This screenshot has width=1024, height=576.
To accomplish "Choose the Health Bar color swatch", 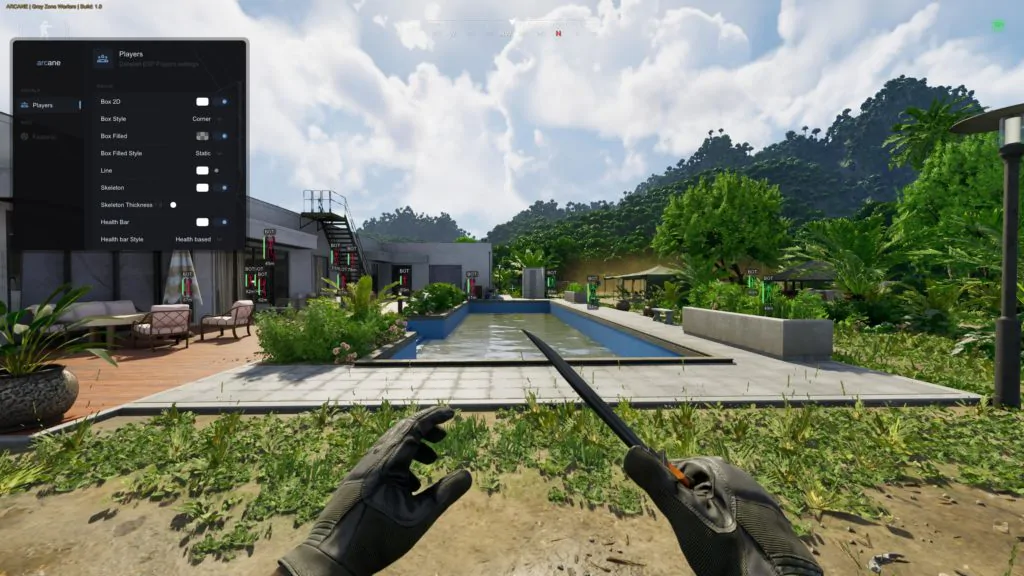I will click(x=202, y=222).
